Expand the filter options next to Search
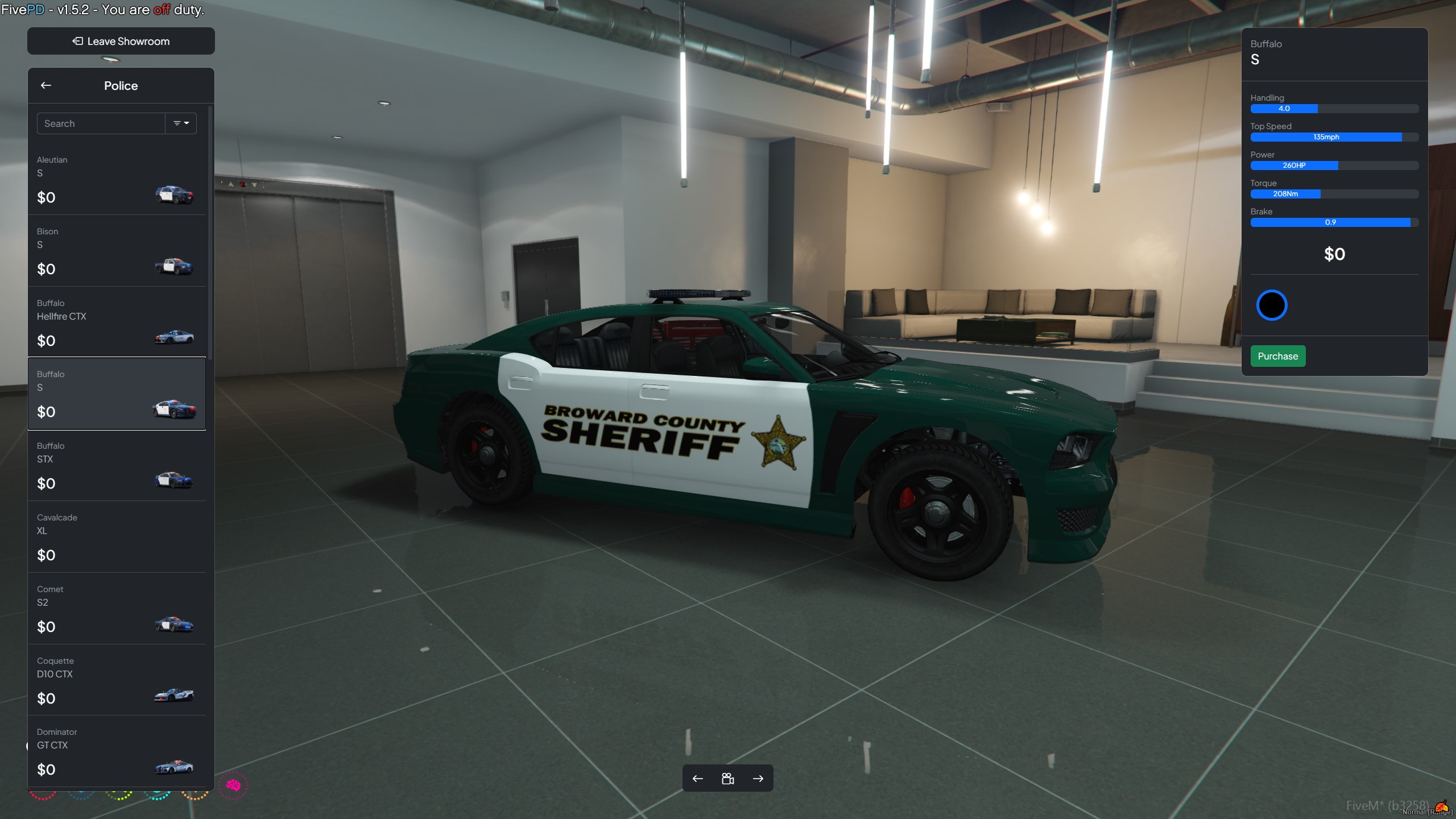Screen dimensions: 1456x819 pos(181,123)
